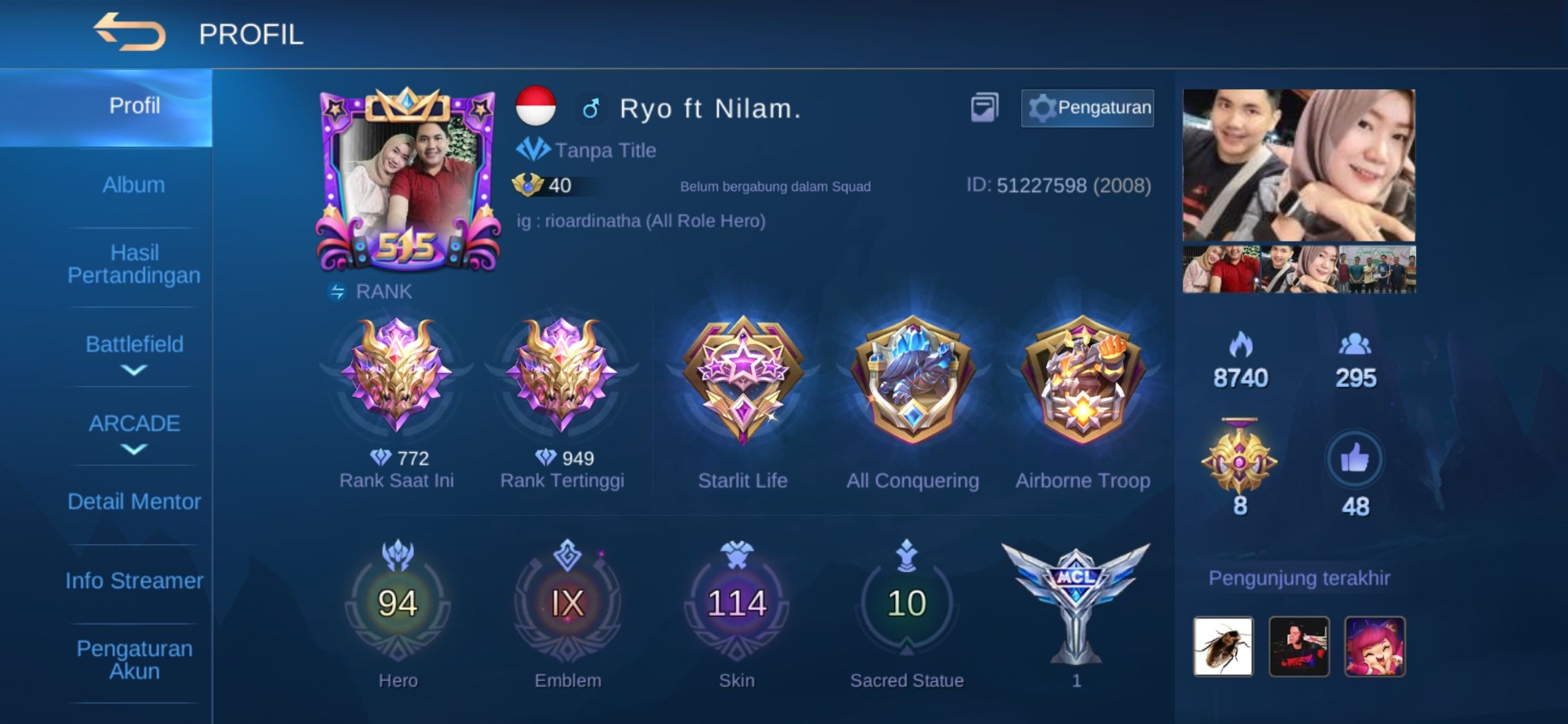Open the Sacred Statue counter
Viewport: 1568px width, 724px height.
tap(909, 603)
